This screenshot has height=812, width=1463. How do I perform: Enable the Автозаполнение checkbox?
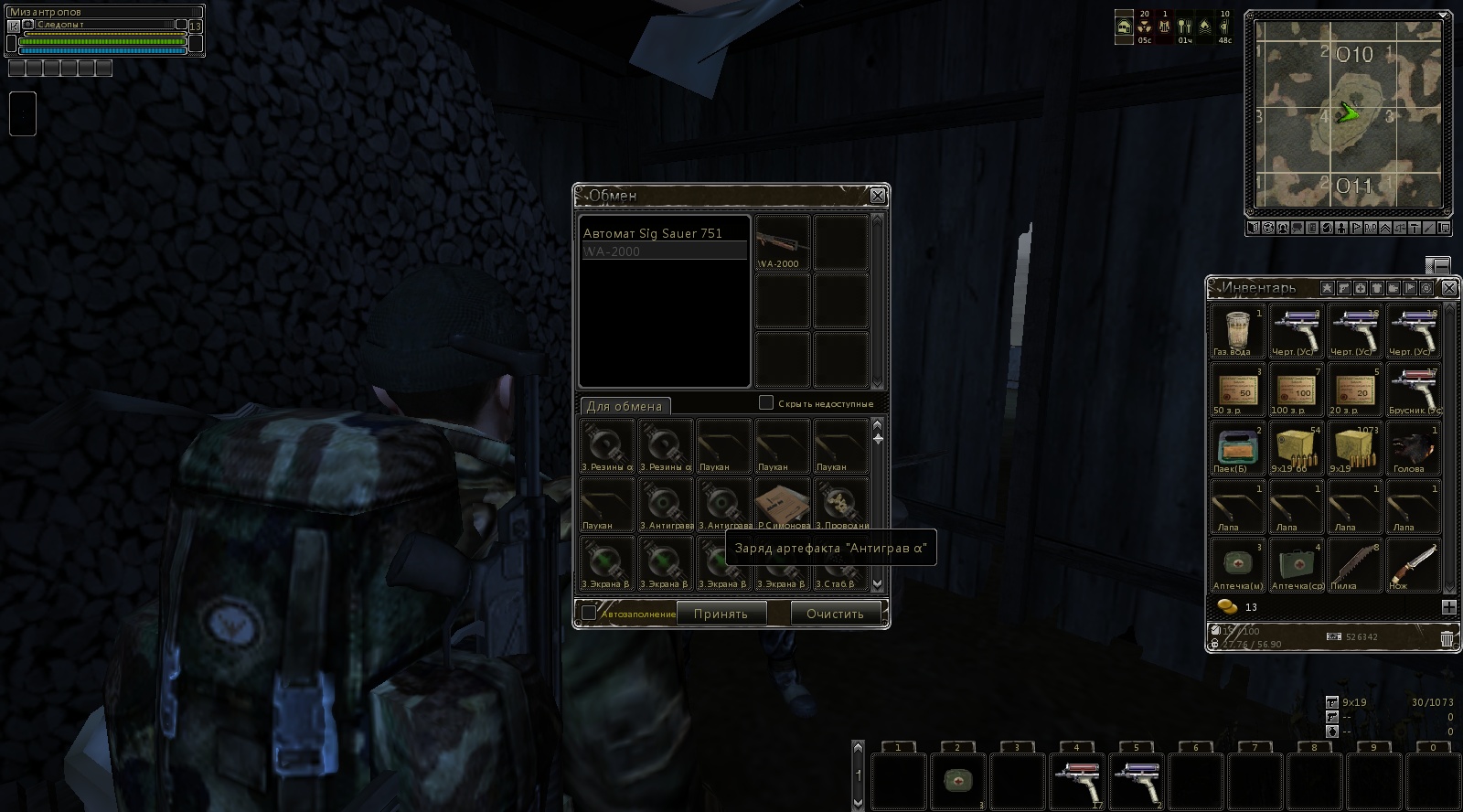[x=590, y=613]
